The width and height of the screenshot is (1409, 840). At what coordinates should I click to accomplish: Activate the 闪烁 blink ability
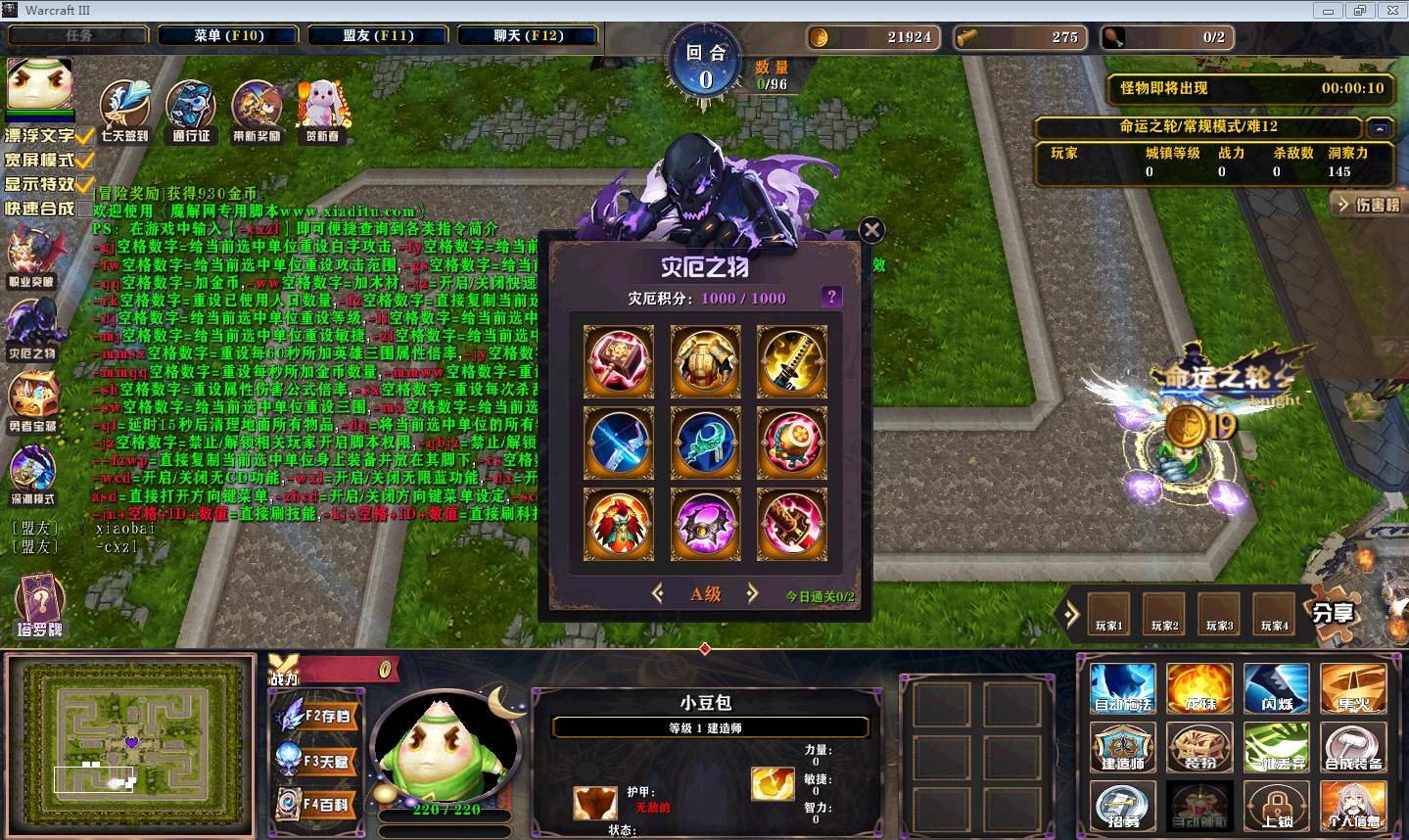tap(1277, 688)
